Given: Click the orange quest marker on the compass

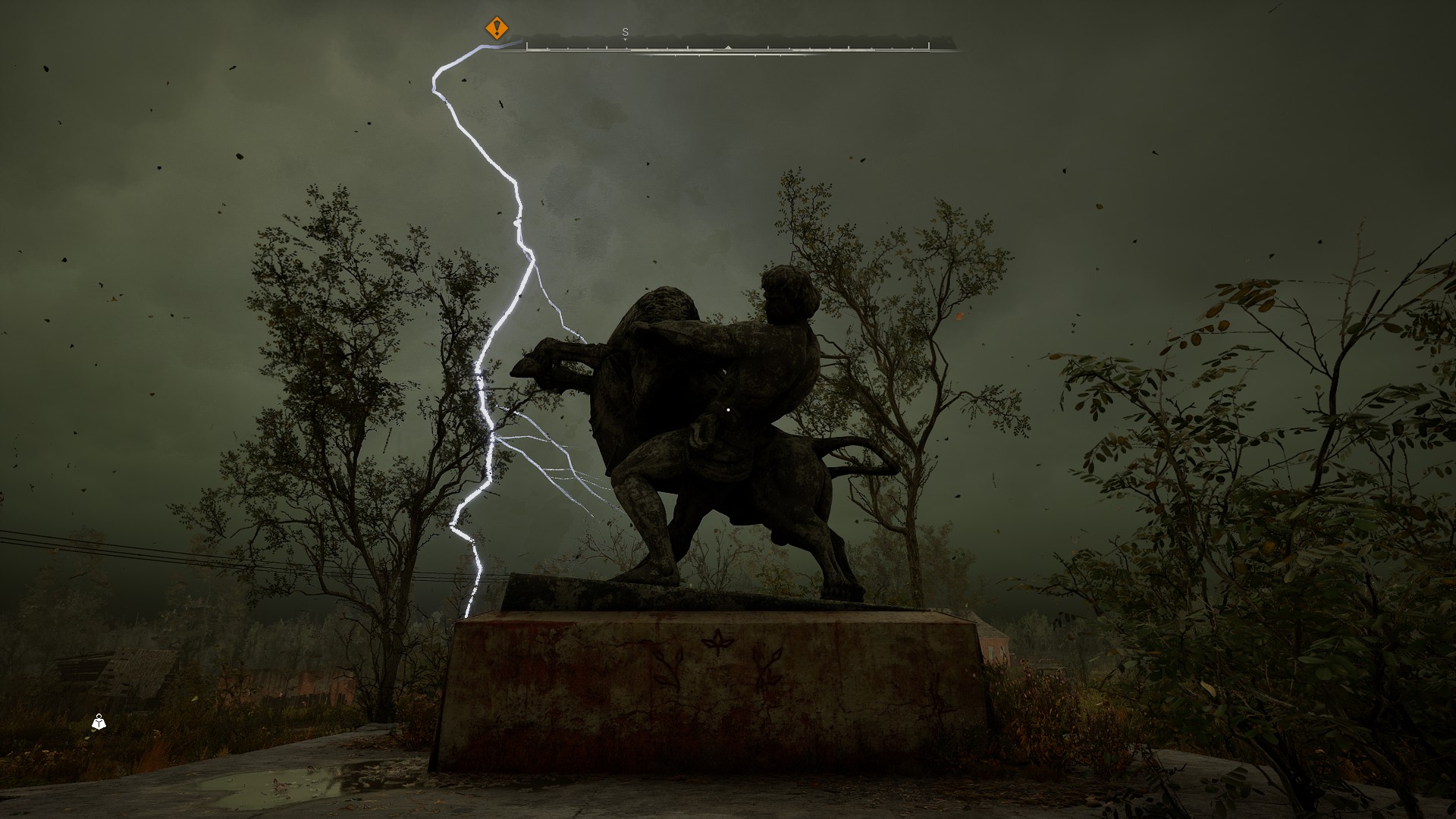Looking at the screenshot, I should coord(497,29).
